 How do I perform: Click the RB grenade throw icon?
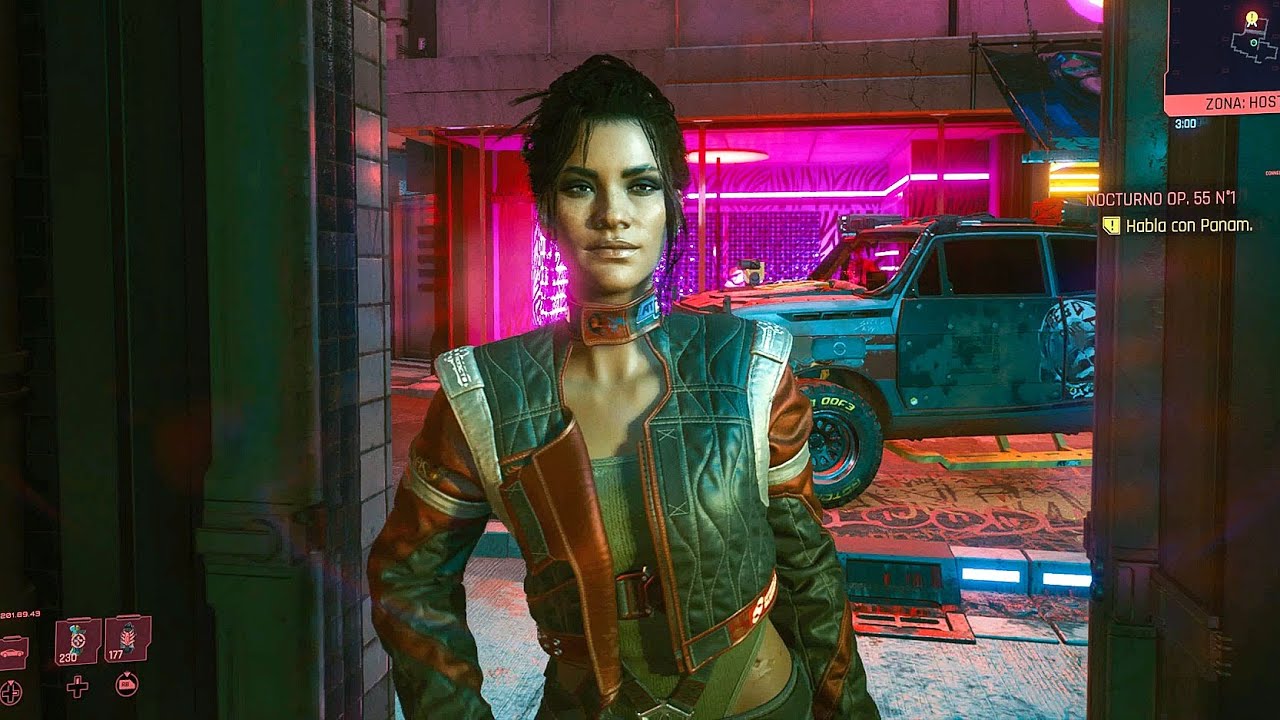pyautogui.click(x=127, y=686)
